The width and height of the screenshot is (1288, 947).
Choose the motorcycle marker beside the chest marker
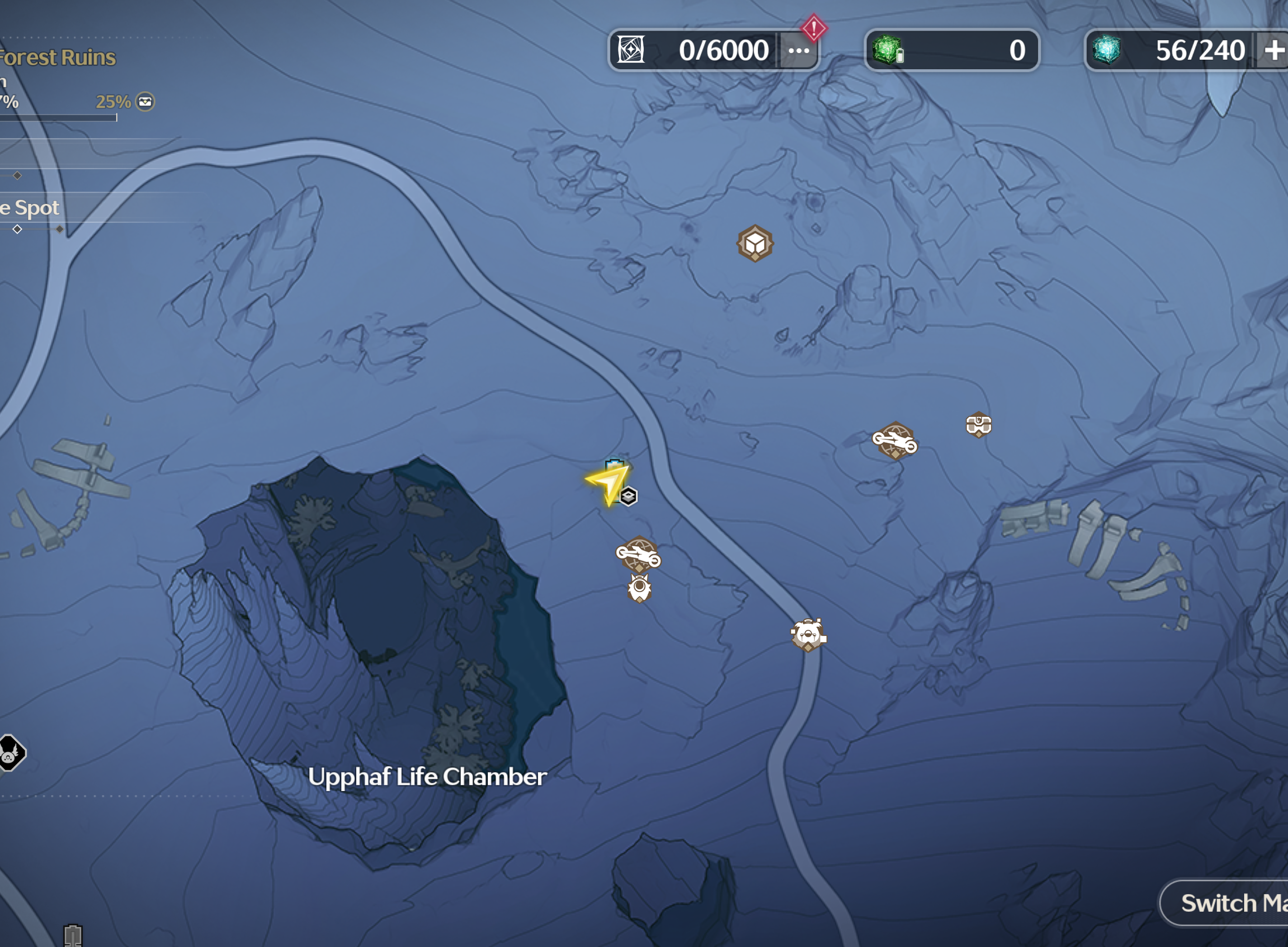click(x=895, y=441)
